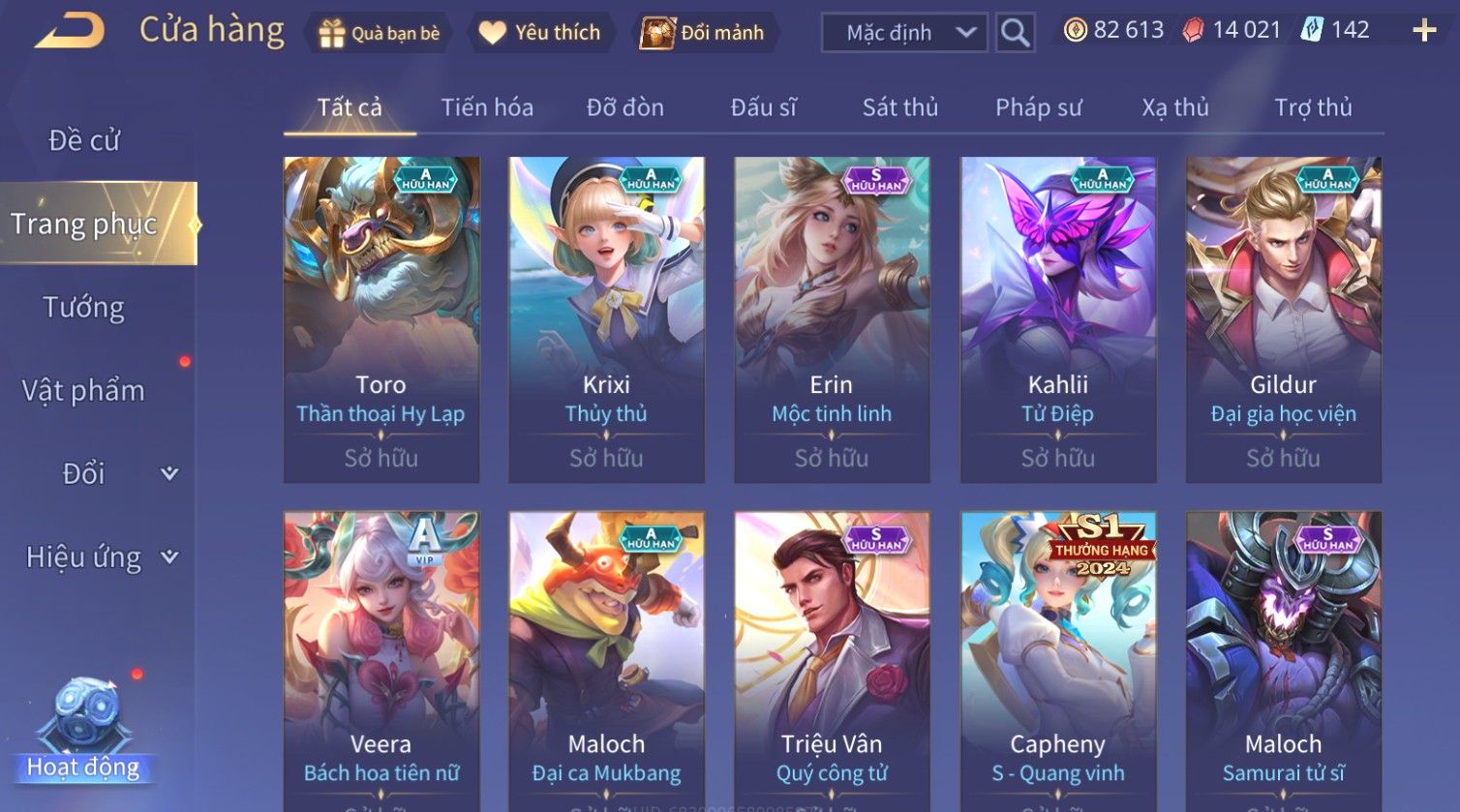Go to the Vật phẩm section
1460x812 pixels.
[x=84, y=391]
